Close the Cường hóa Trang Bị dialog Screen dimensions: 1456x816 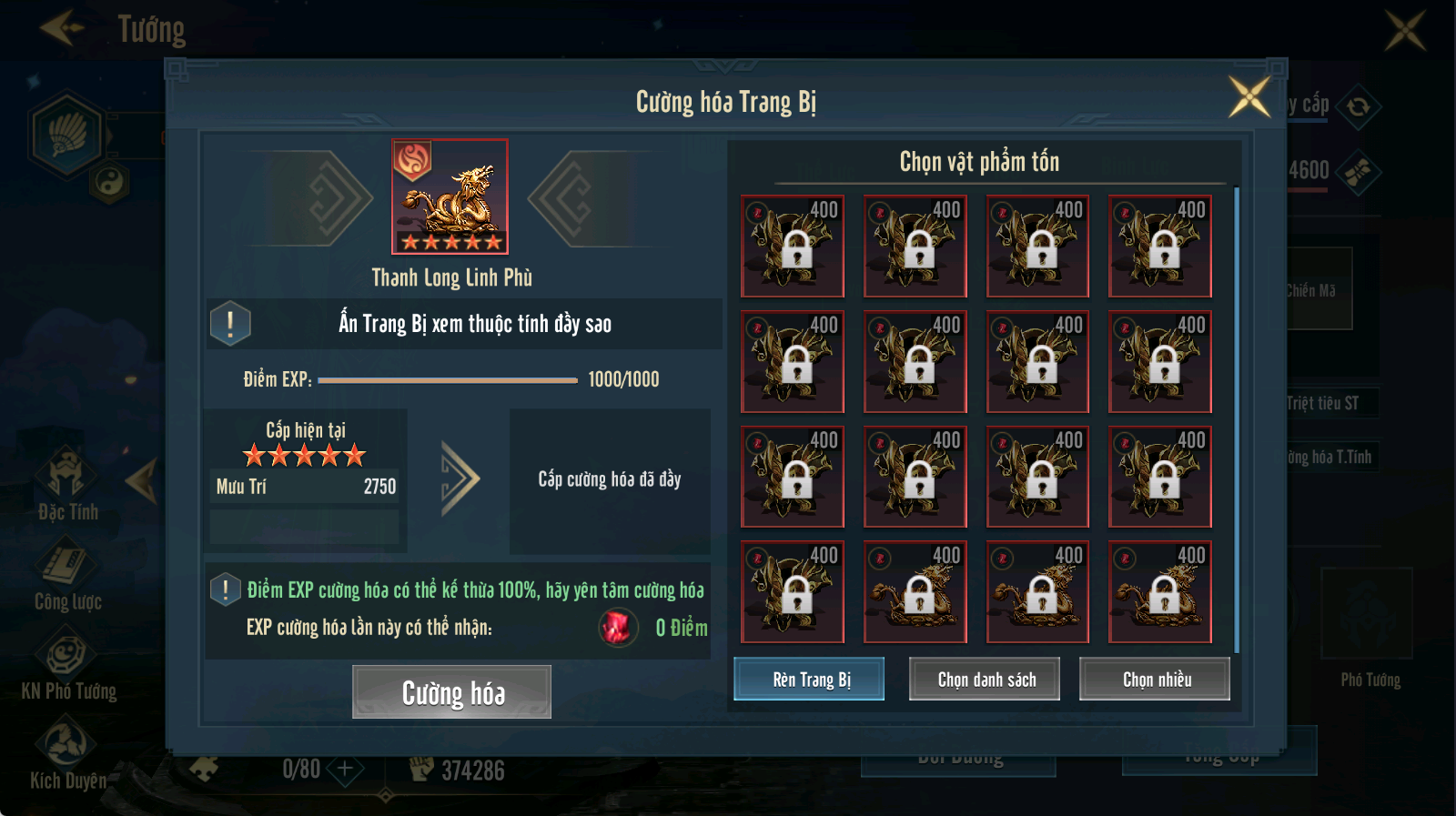coord(1249,96)
